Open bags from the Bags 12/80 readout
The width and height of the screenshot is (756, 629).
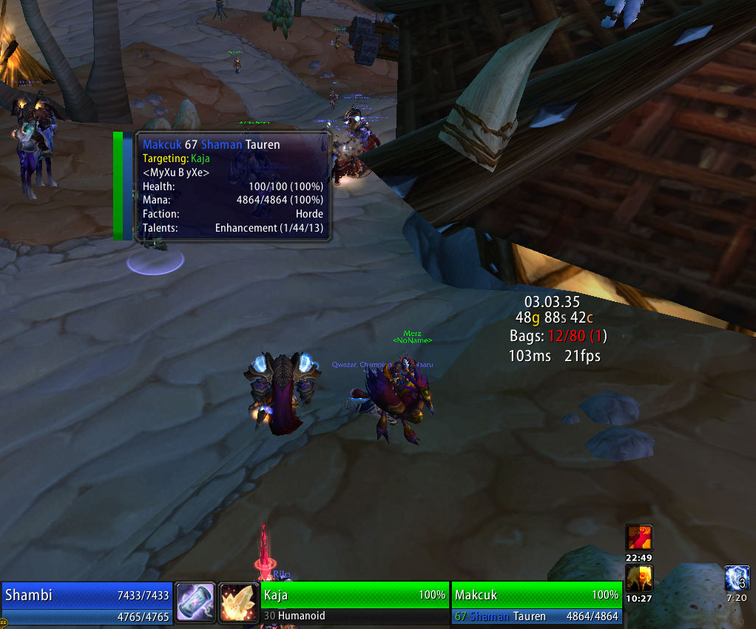coord(557,336)
